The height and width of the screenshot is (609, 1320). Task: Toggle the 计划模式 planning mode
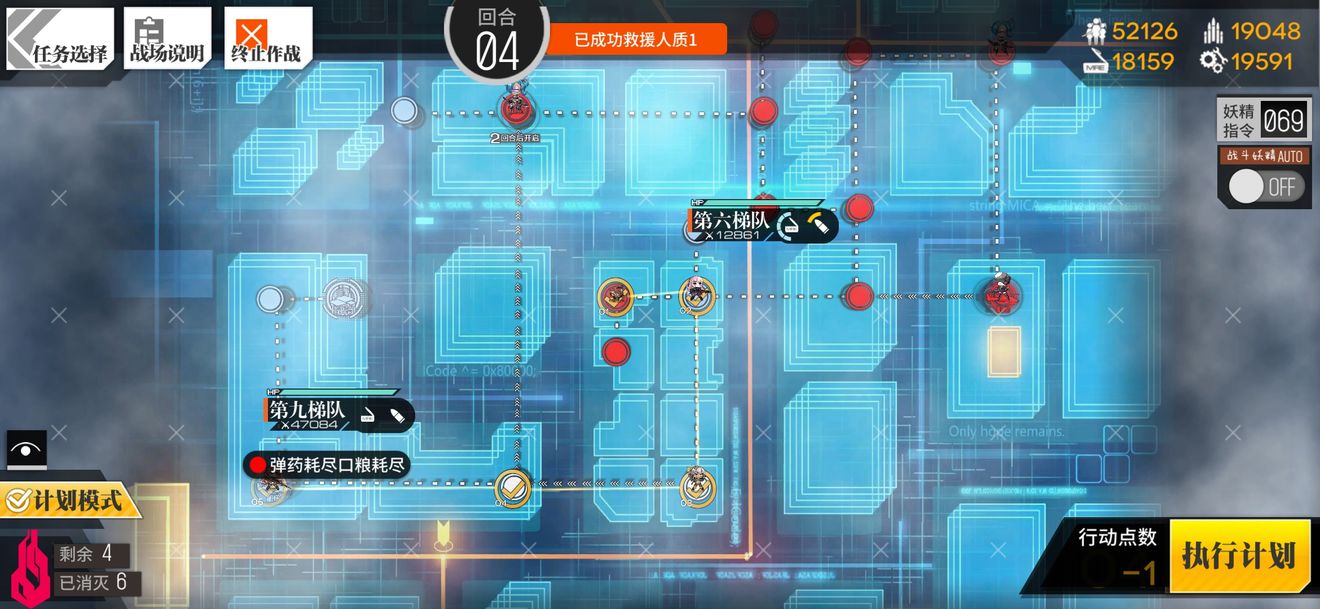coord(70,498)
